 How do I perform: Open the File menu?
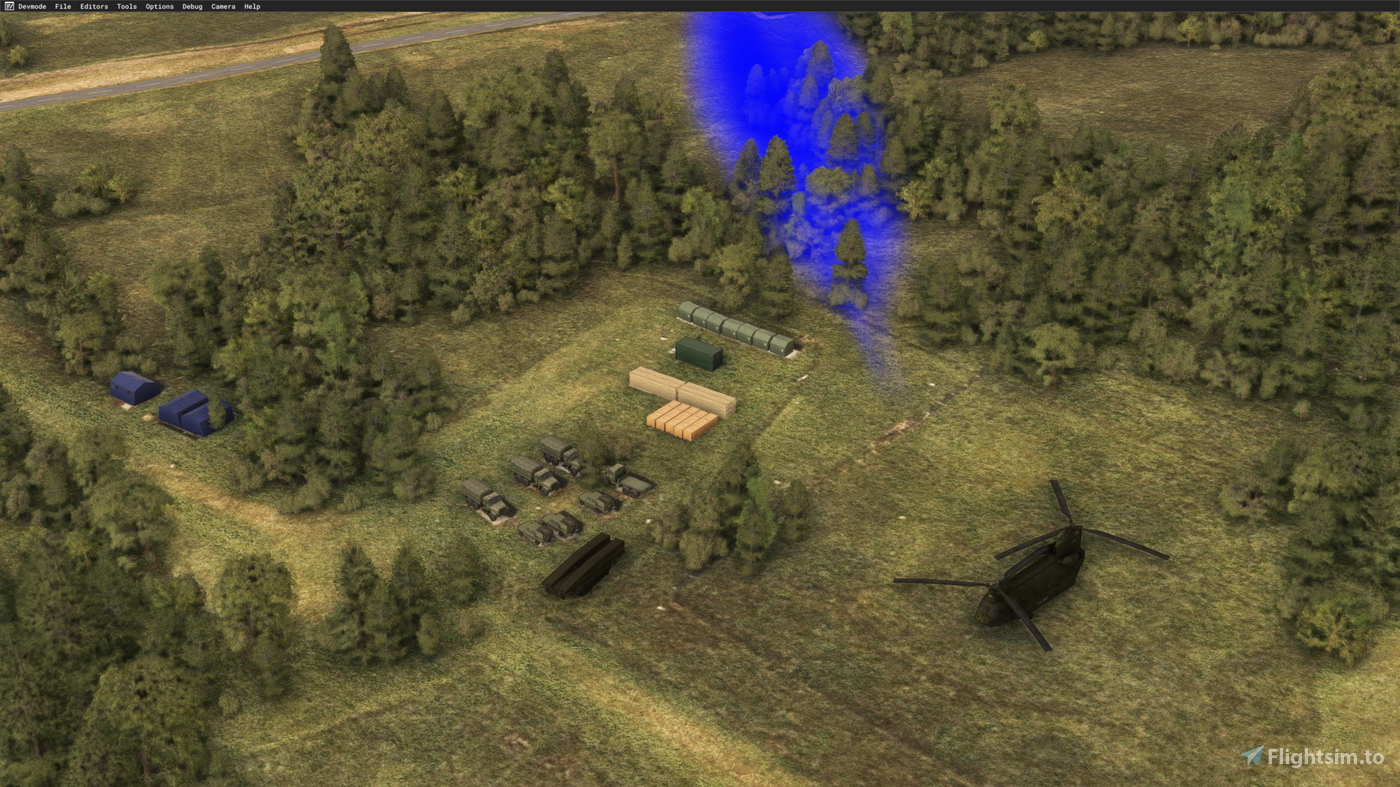[x=62, y=4]
